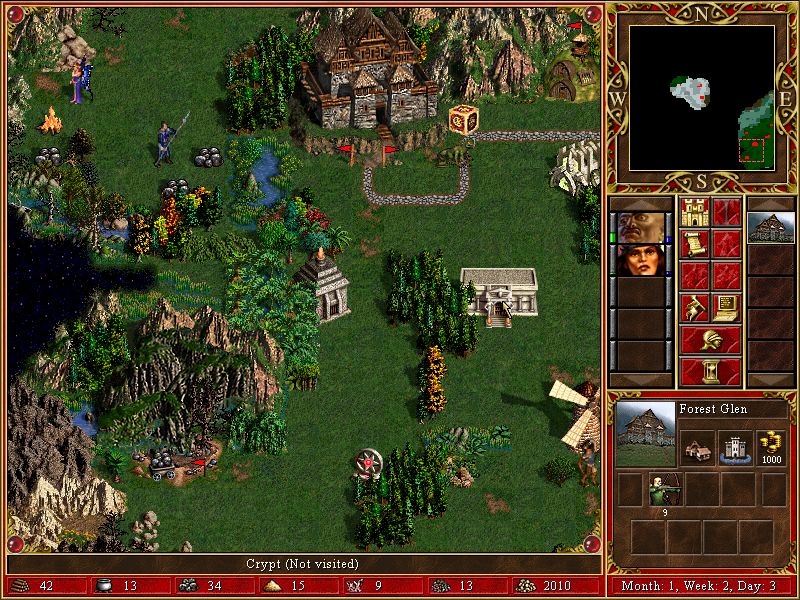Select the red-haired hero portrait

point(637,260)
